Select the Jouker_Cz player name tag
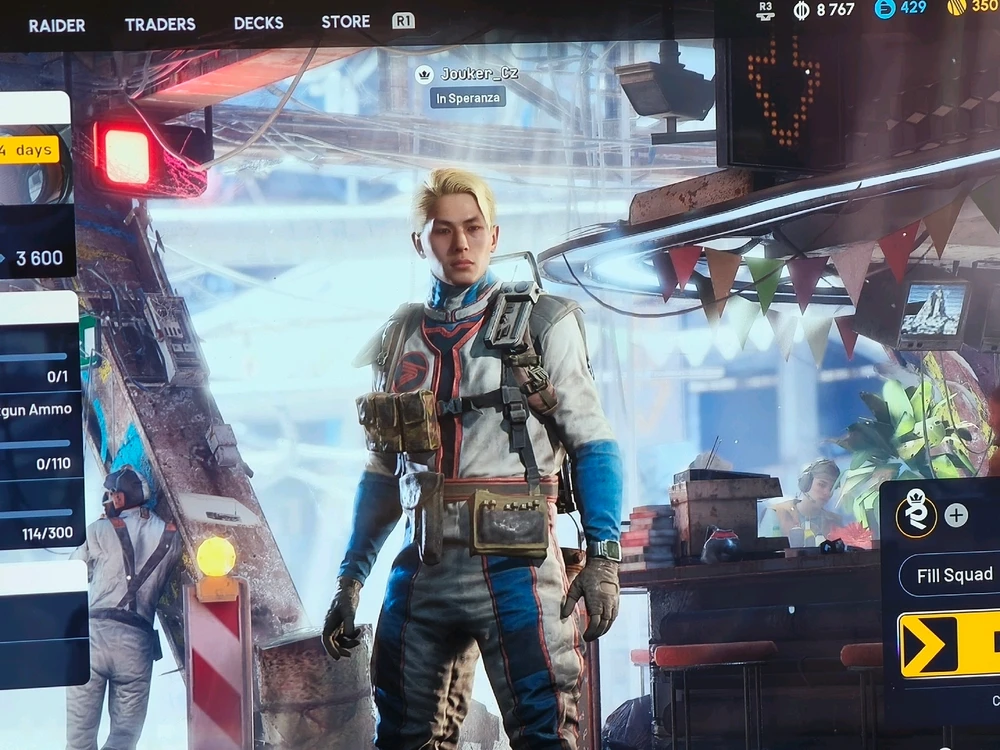Viewport: 1000px width, 750px height. (468, 74)
